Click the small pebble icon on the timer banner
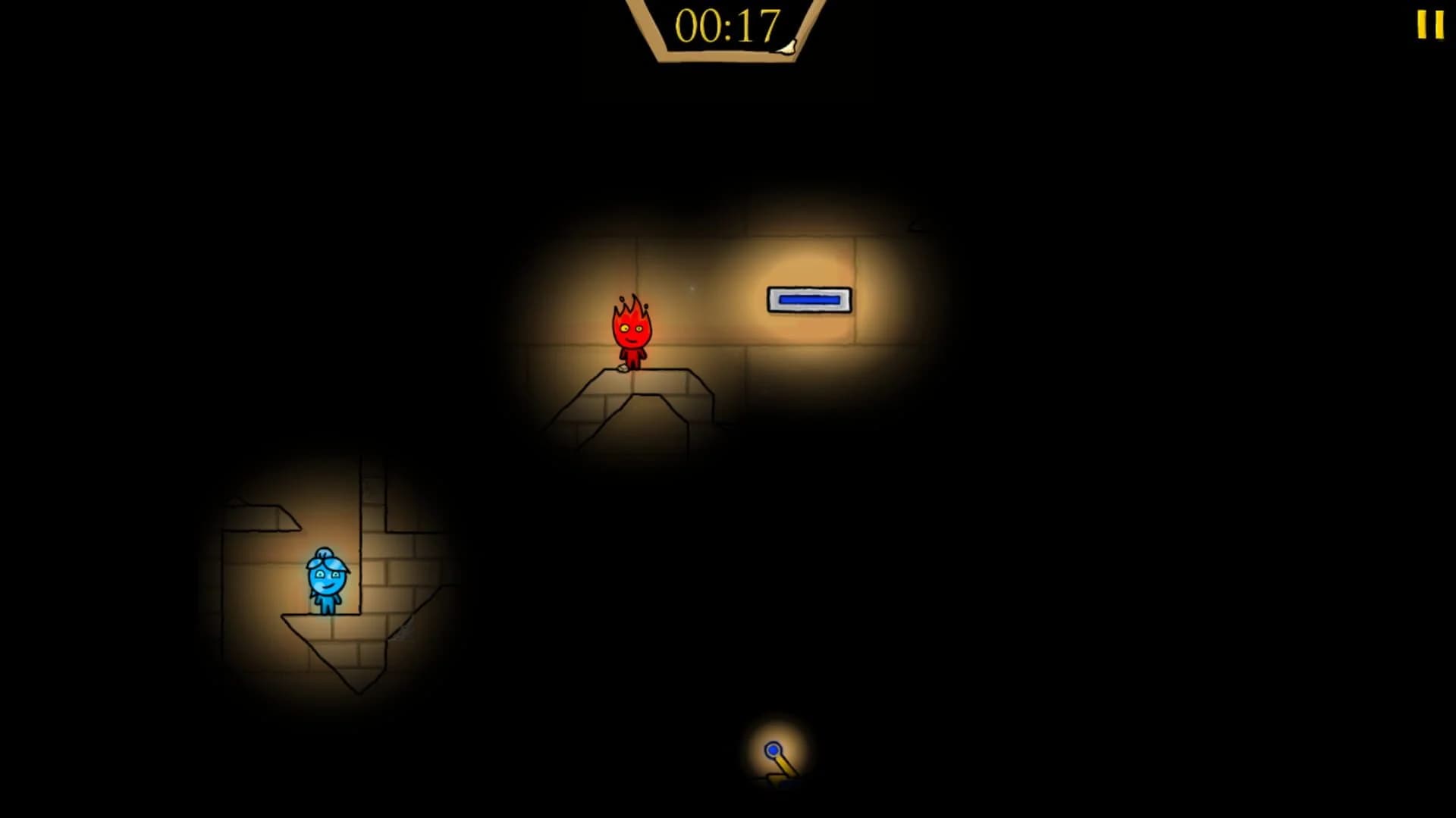This screenshot has height=818, width=1456. 788,48
